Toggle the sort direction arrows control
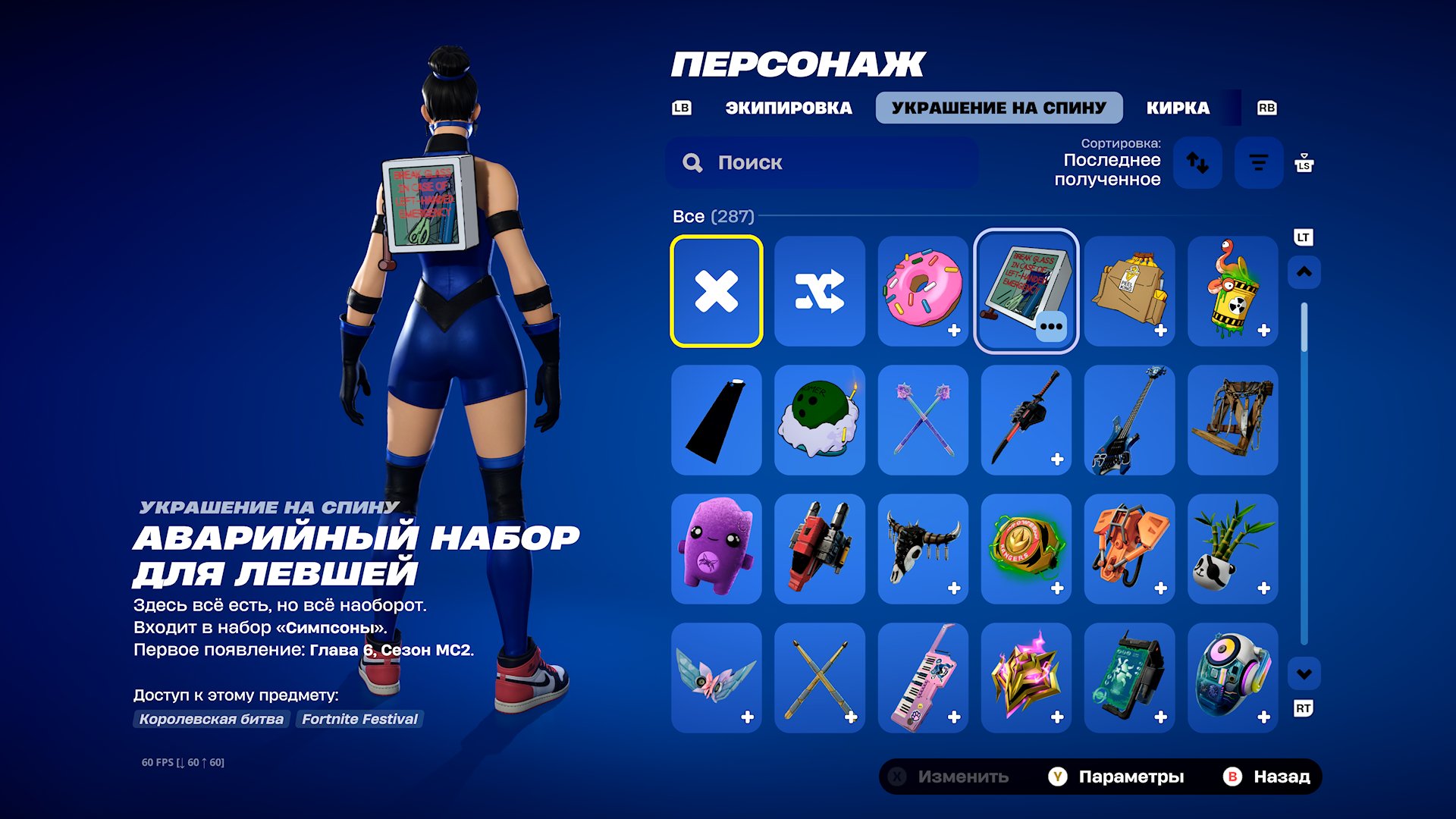The width and height of the screenshot is (1456, 819). click(x=1198, y=162)
